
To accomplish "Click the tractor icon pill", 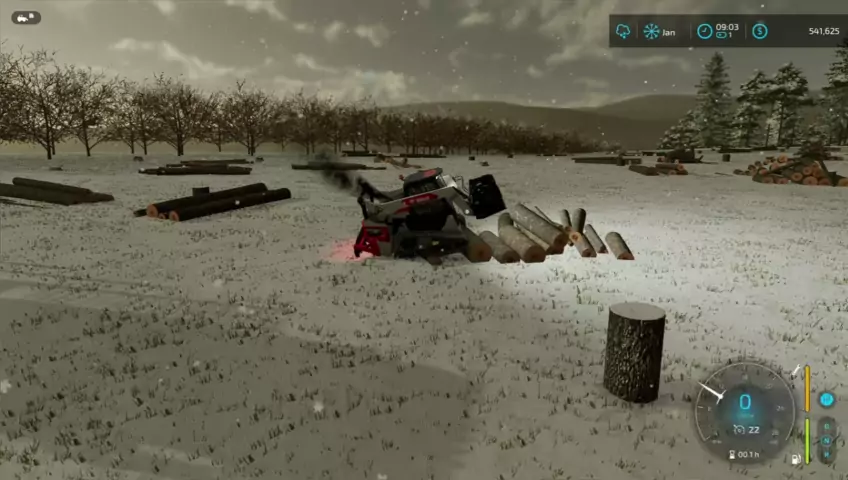I will click(26, 17).
